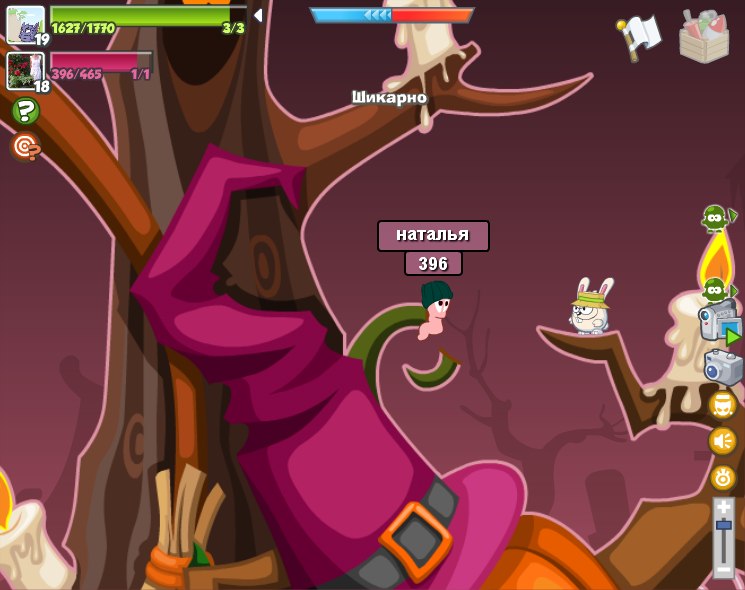
Task: Click the blue zoom slider handle
Action: pyautogui.click(x=723, y=525)
